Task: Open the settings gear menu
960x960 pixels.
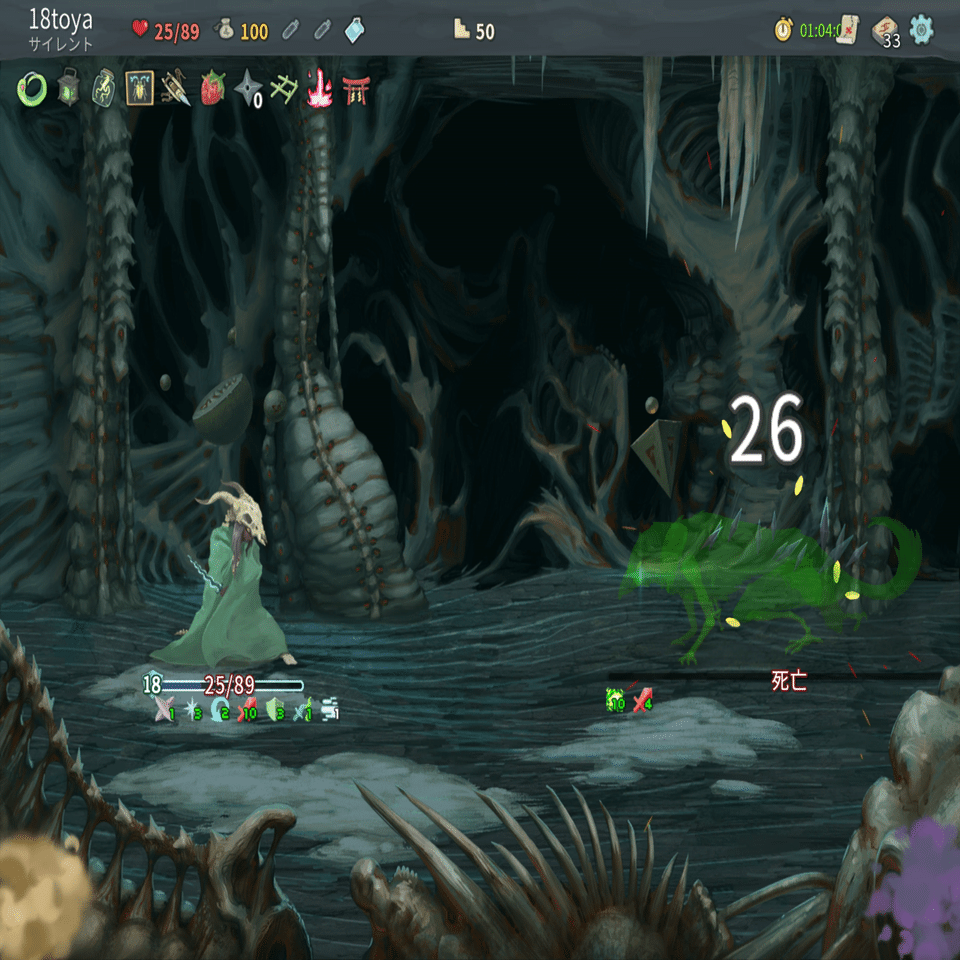Action: (921, 30)
